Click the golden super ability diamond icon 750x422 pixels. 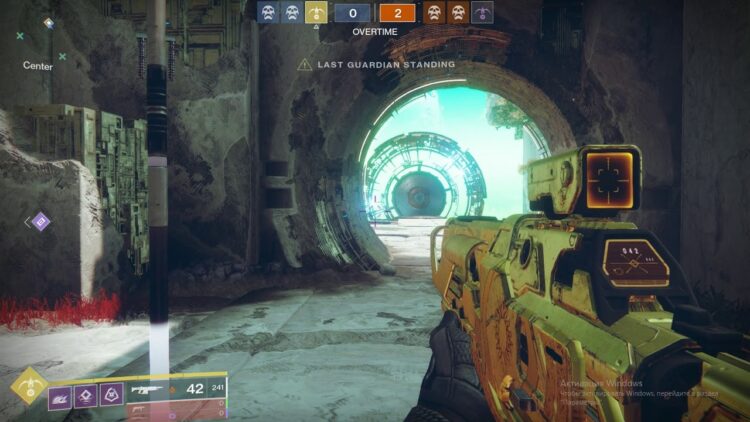click(x=29, y=387)
